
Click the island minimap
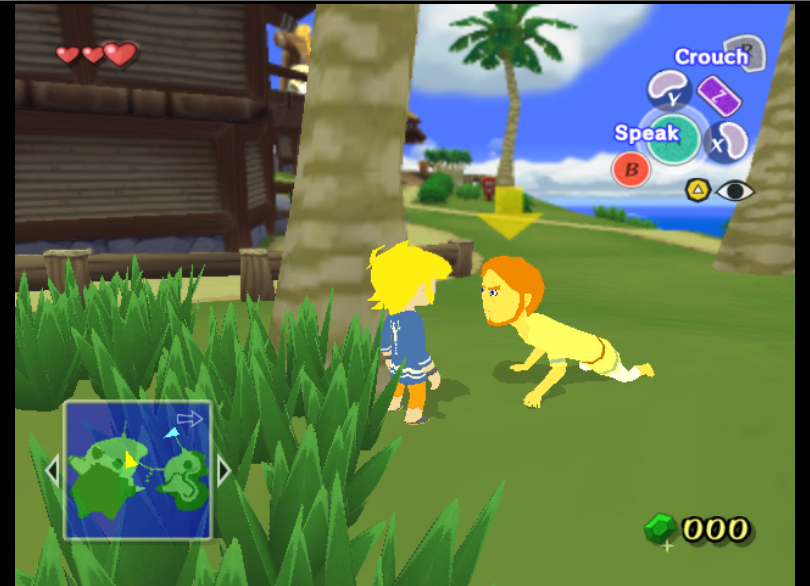pyautogui.click(x=138, y=470)
